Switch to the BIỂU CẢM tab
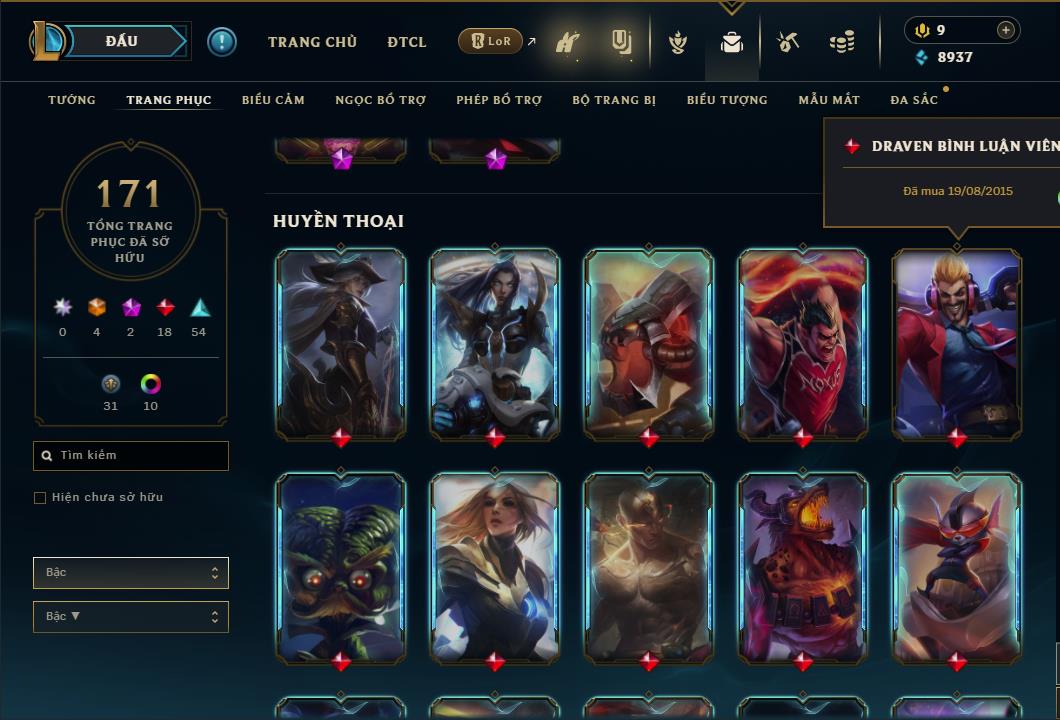This screenshot has width=1060, height=720. coord(273,100)
